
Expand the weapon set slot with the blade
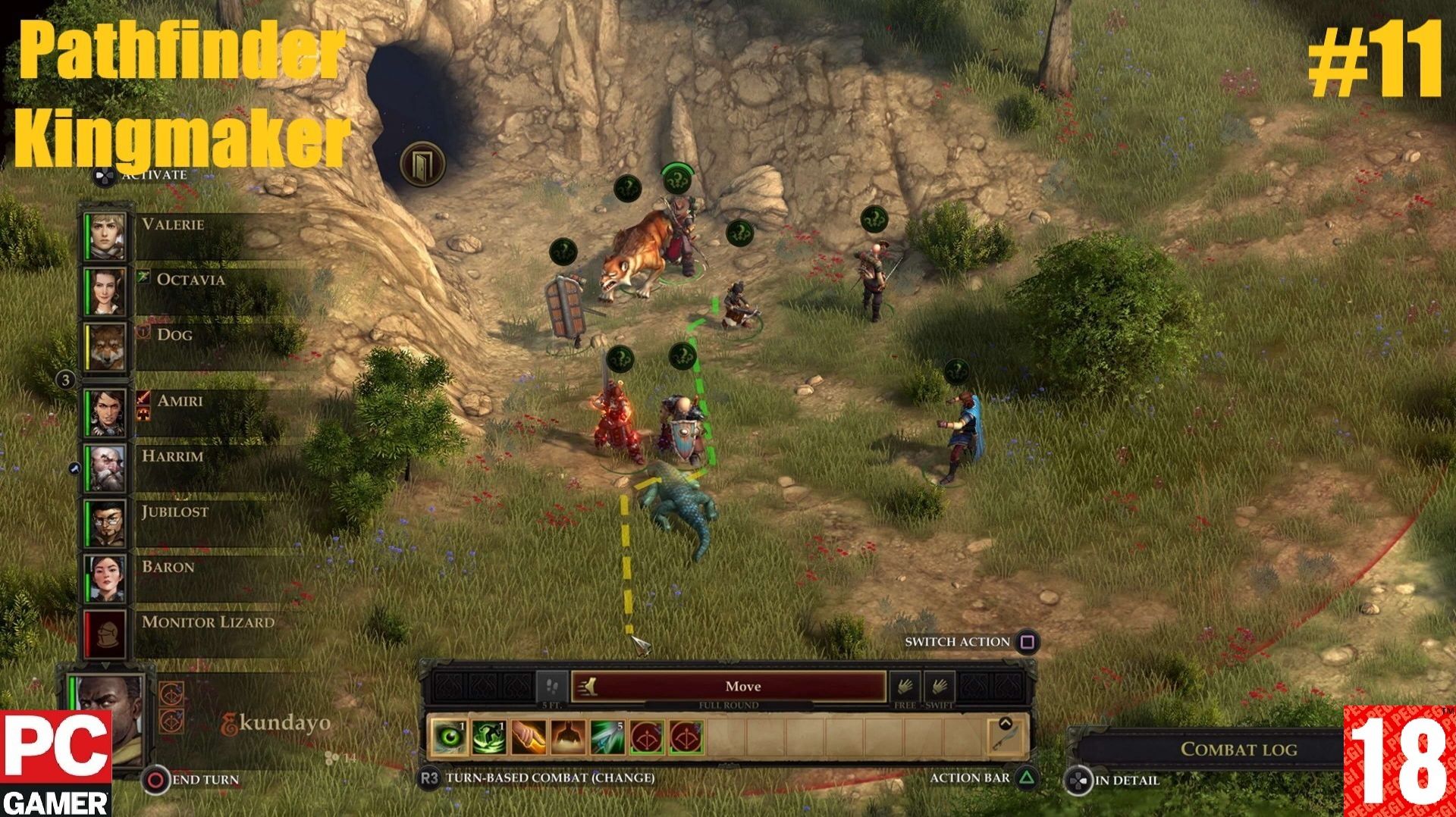(1006, 736)
